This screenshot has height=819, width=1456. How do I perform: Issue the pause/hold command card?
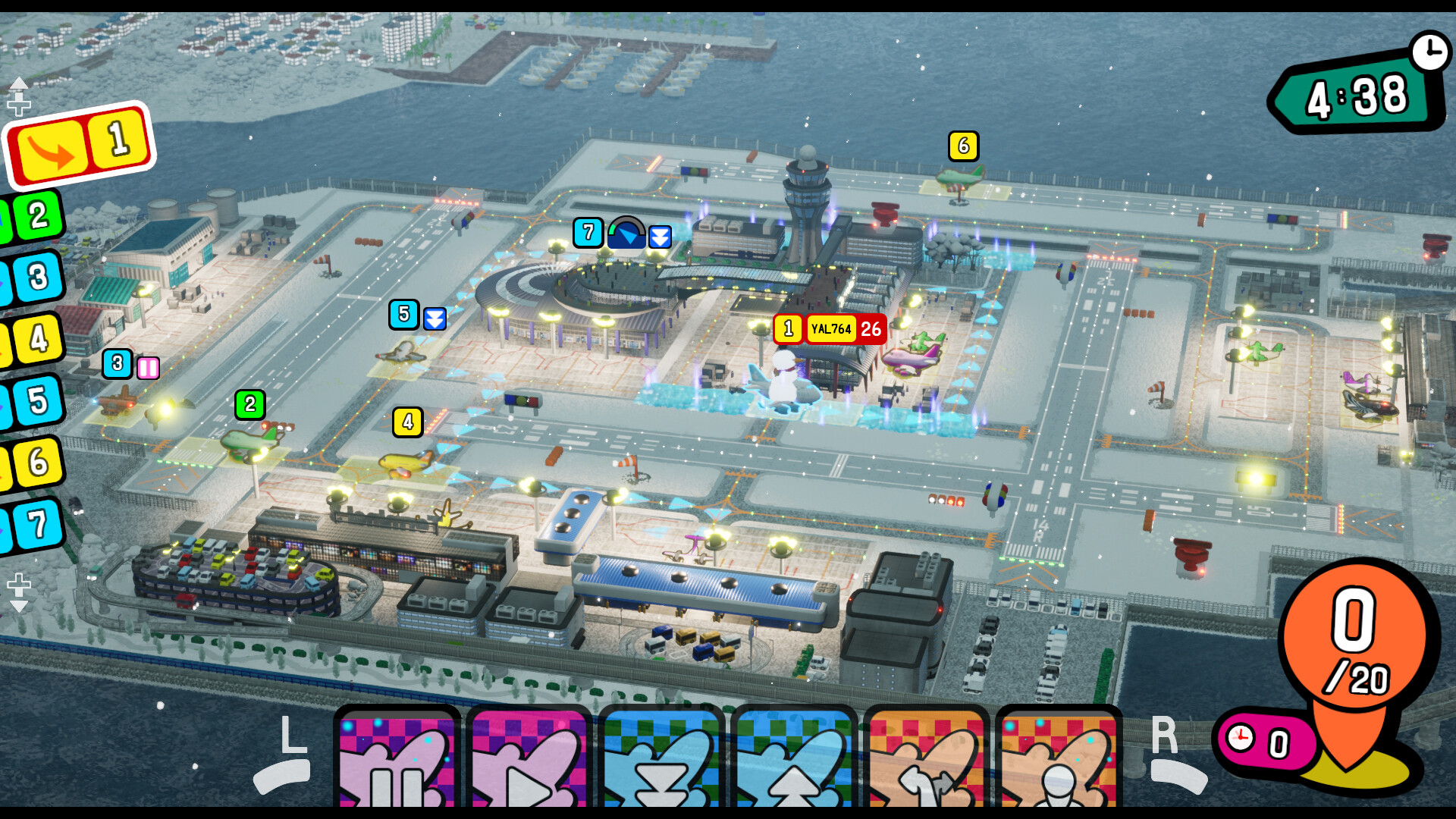pyautogui.click(x=397, y=758)
